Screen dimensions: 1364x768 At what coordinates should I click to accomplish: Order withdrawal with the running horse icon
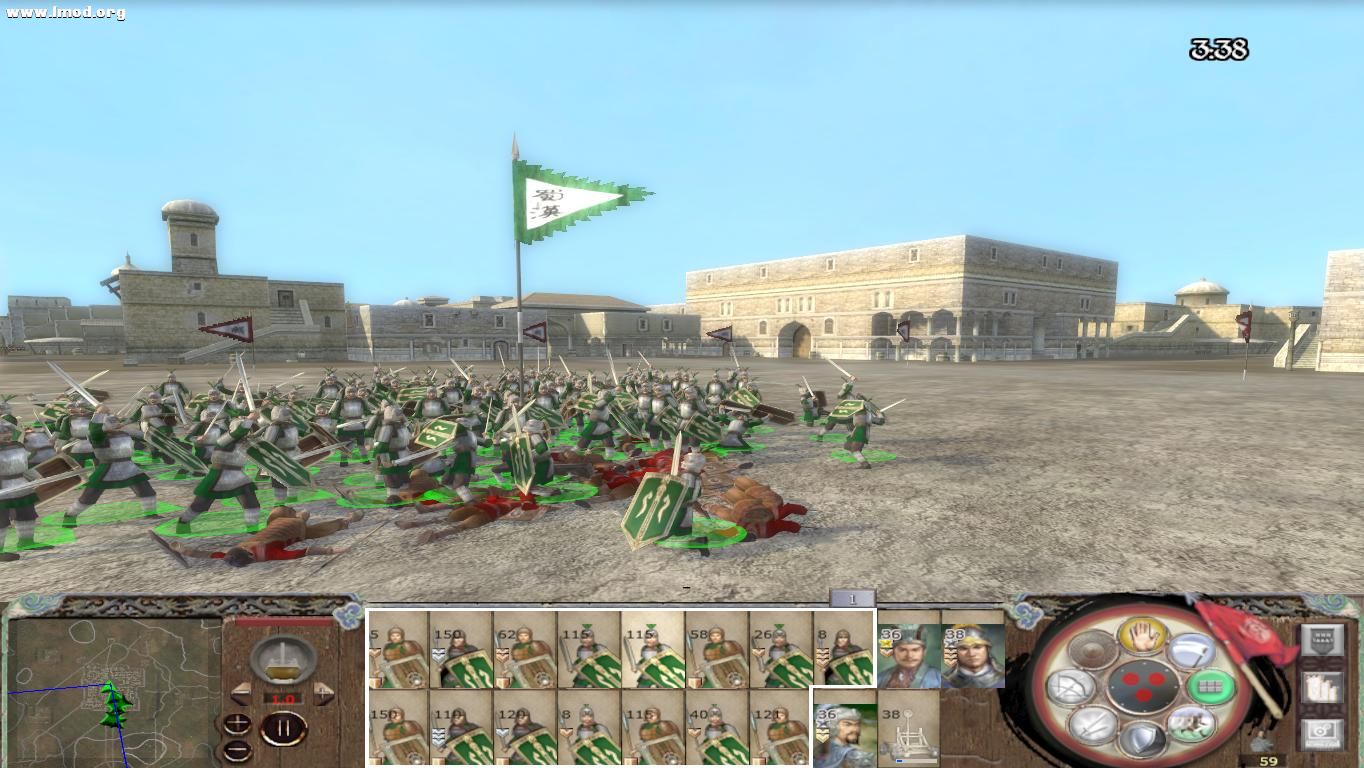click(x=1189, y=725)
